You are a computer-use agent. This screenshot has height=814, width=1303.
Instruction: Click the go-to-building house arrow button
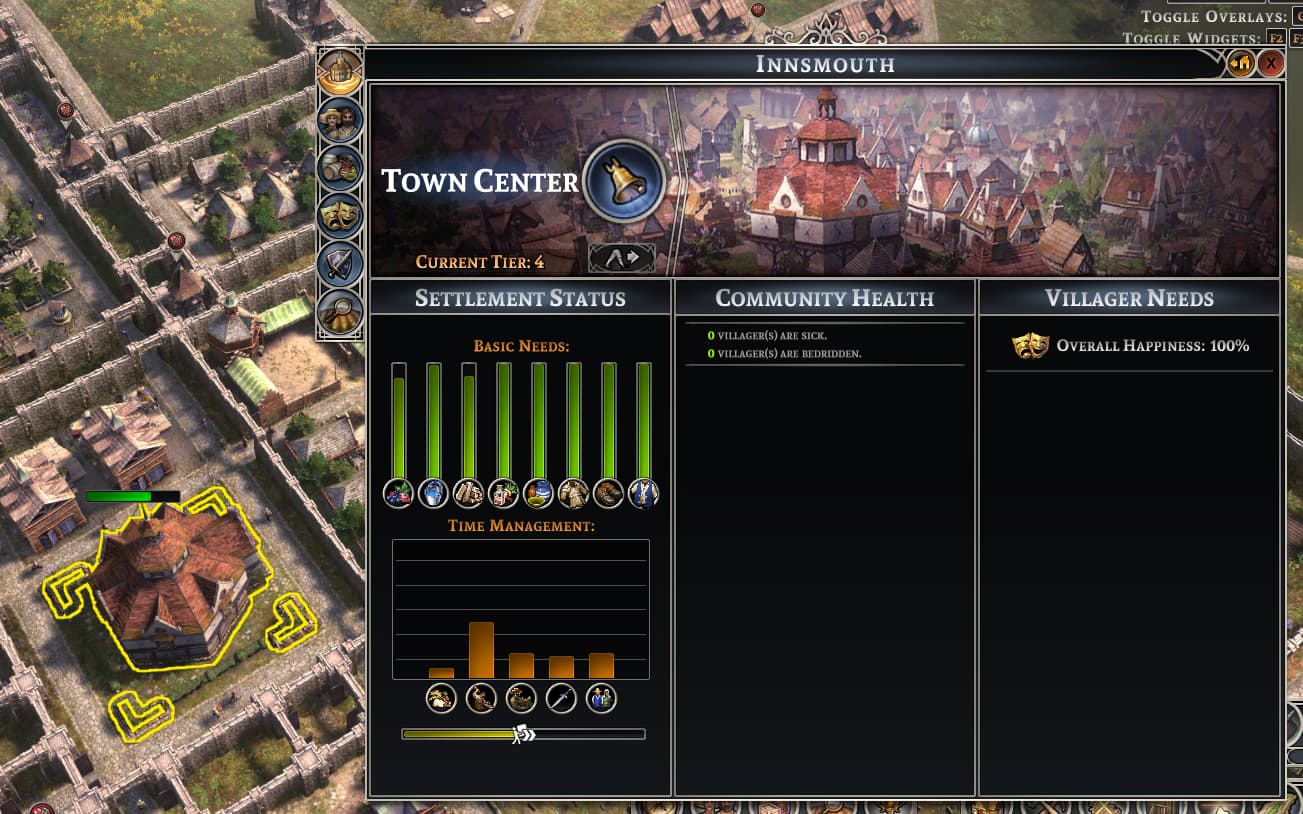(x=1241, y=64)
